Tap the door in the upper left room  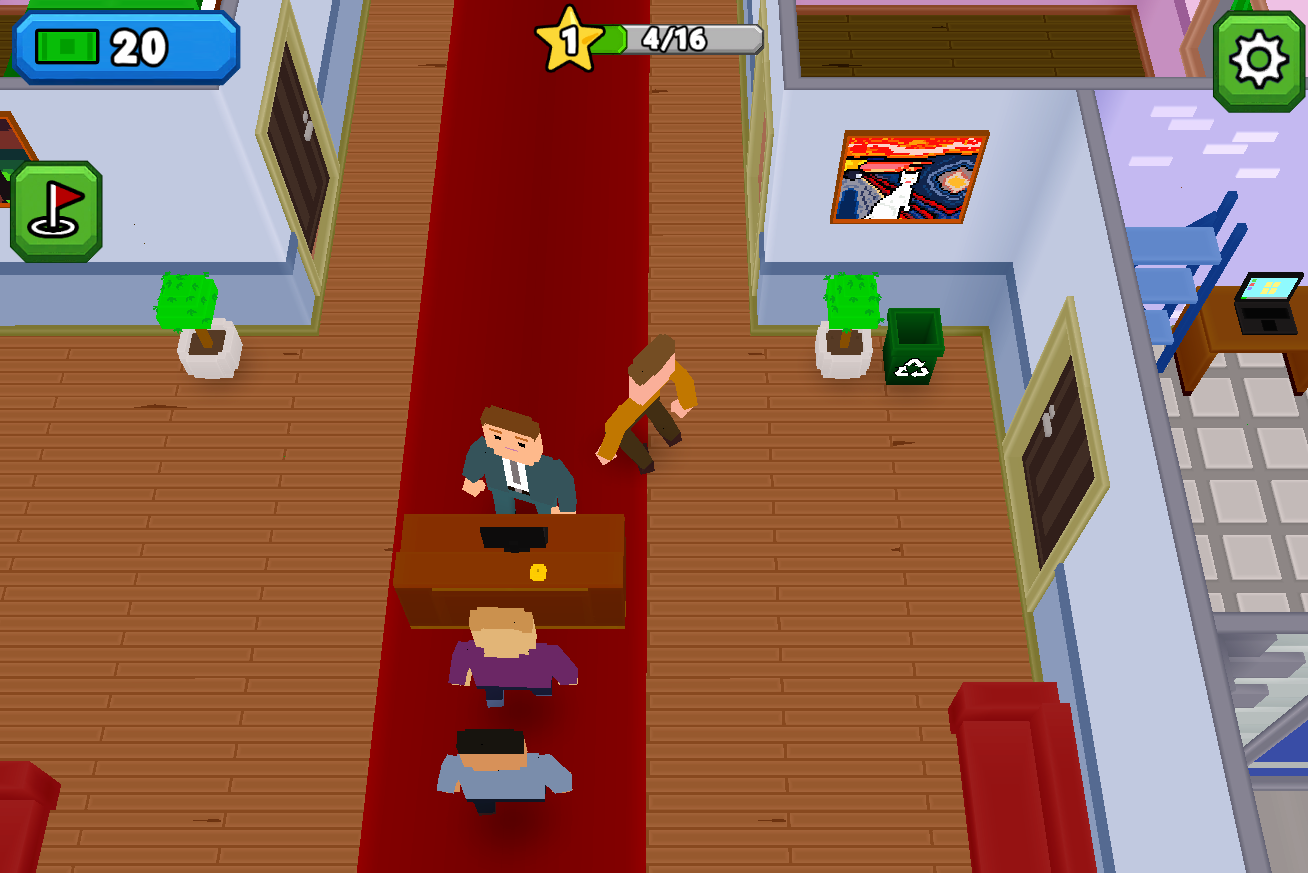295,140
